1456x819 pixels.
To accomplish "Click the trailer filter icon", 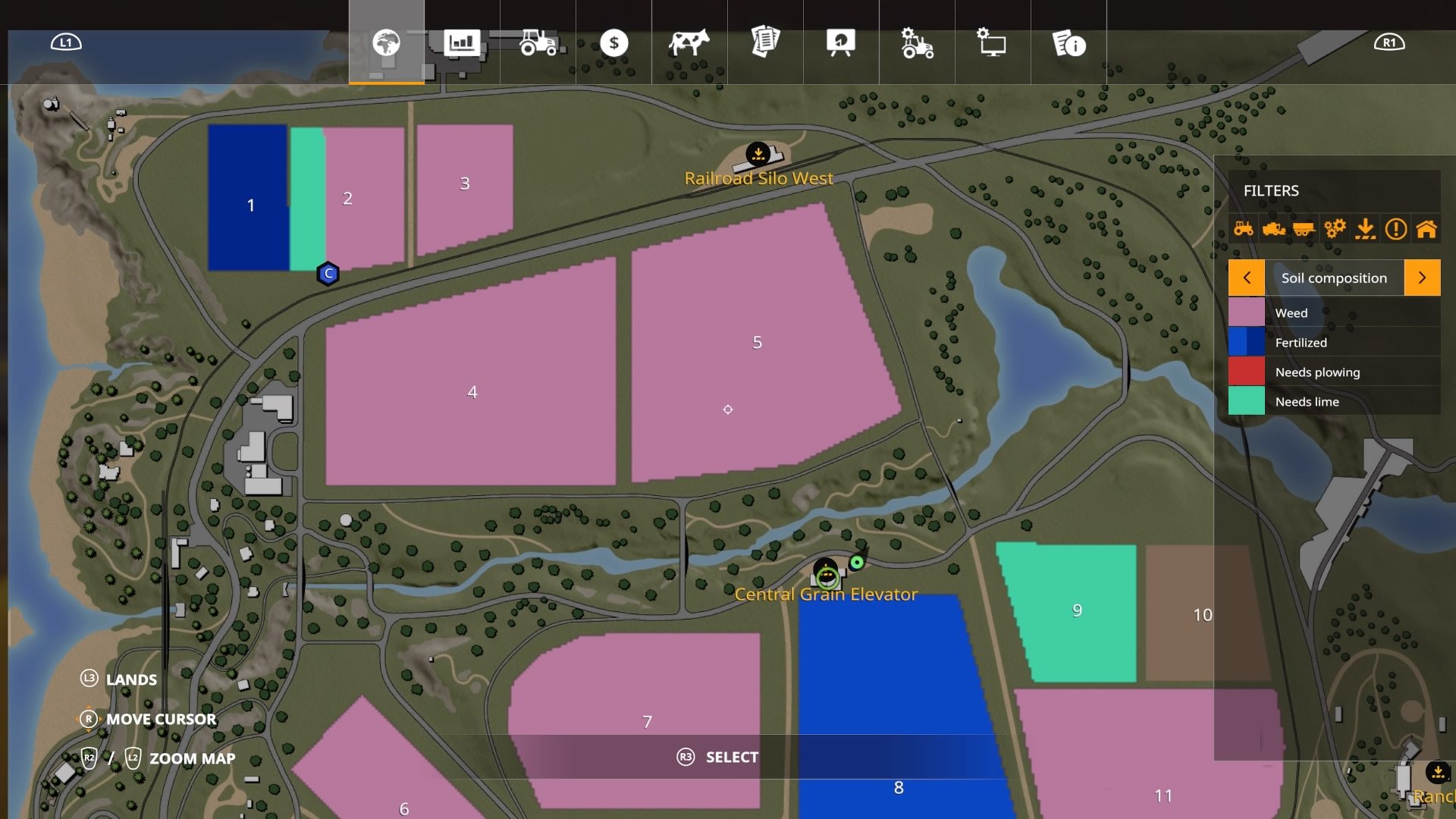I will point(1305,227).
